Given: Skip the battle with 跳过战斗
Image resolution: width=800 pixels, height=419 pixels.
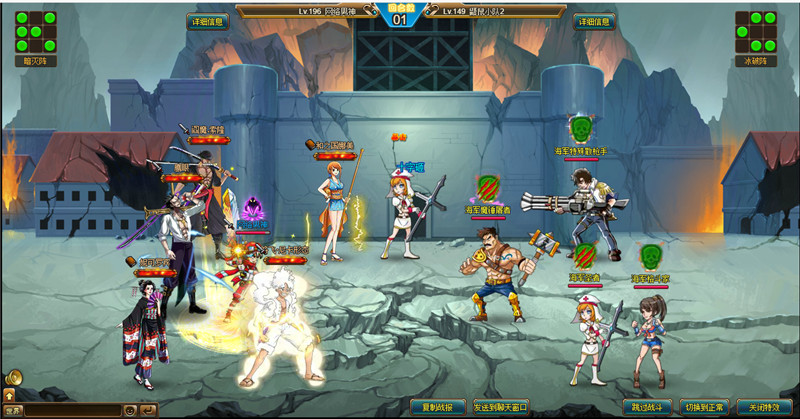Looking at the screenshot, I should tap(647, 408).
